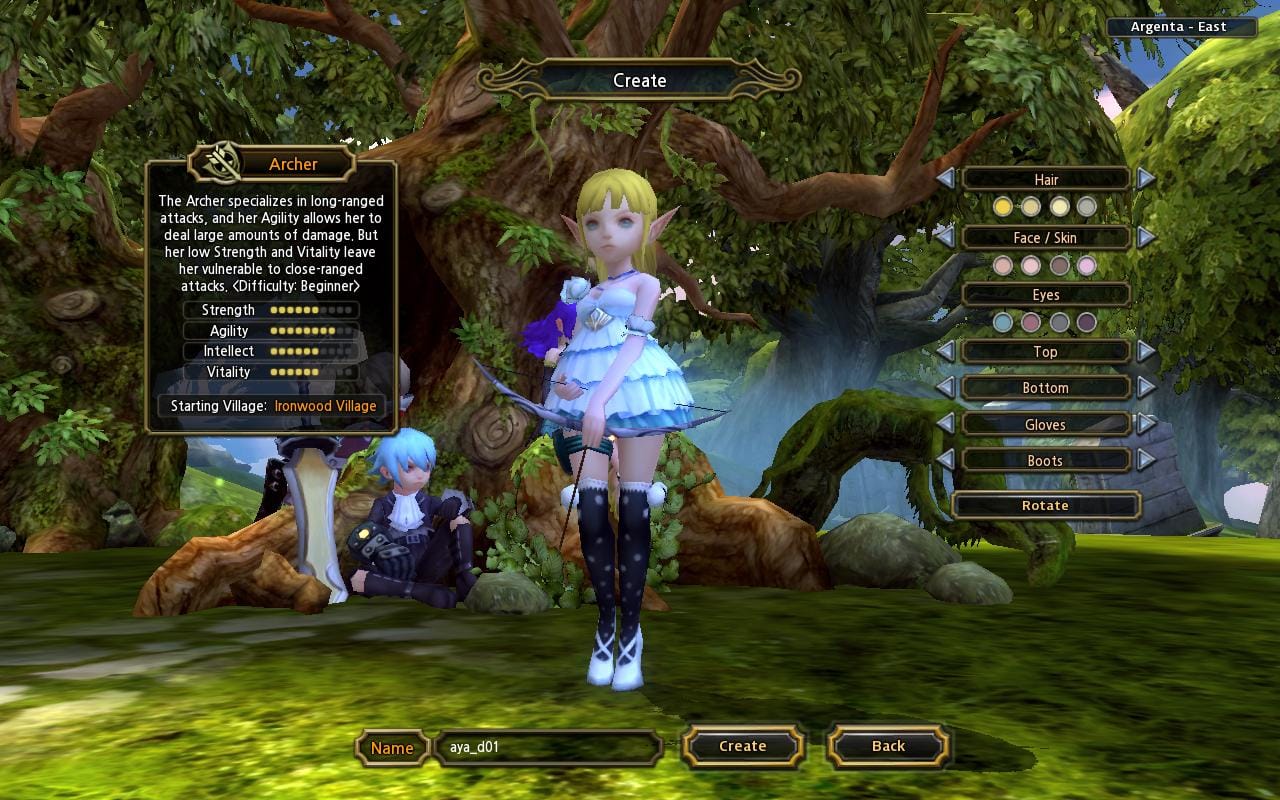Pick the purple eye color swatch
Screen dimensions: 1280x800
[1087, 323]
